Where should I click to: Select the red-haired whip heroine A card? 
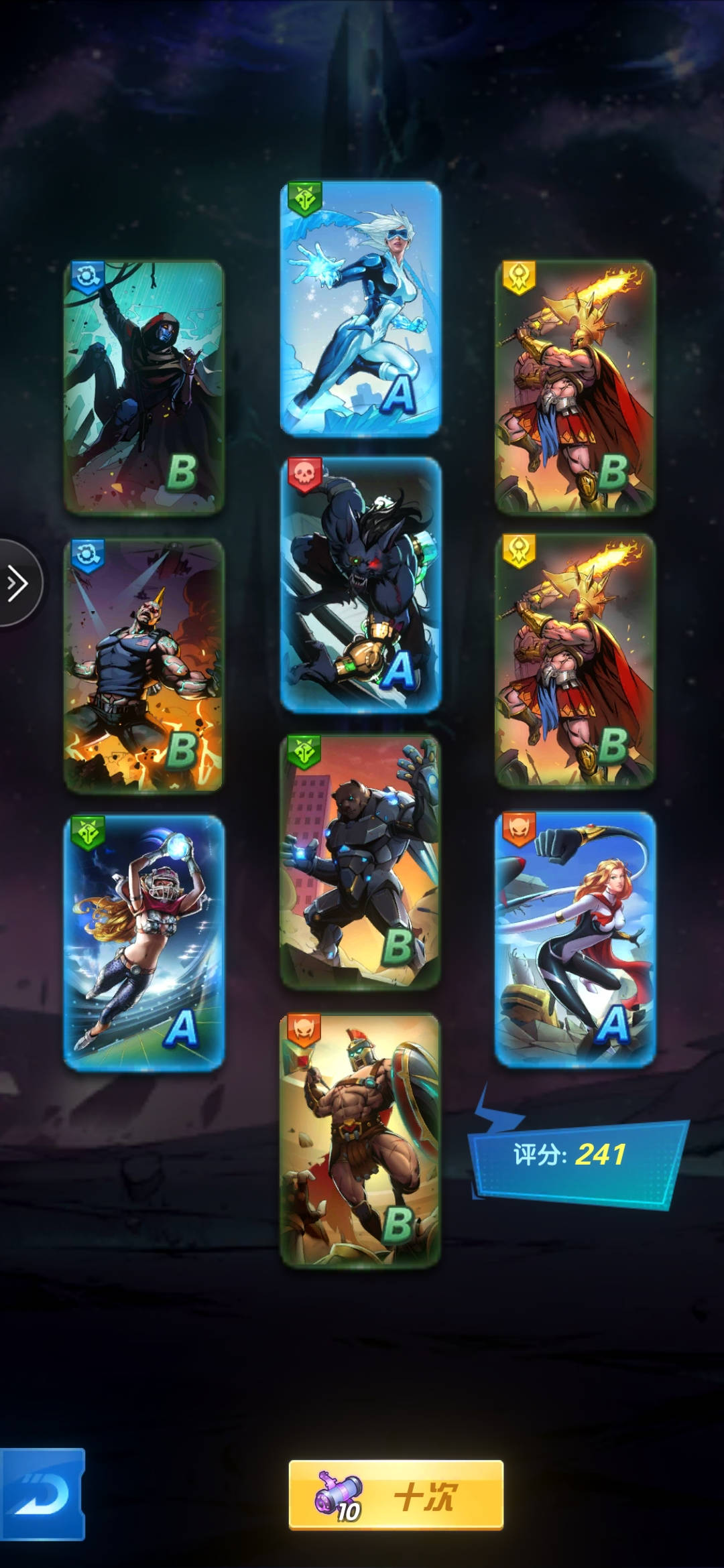pos(575,938)
